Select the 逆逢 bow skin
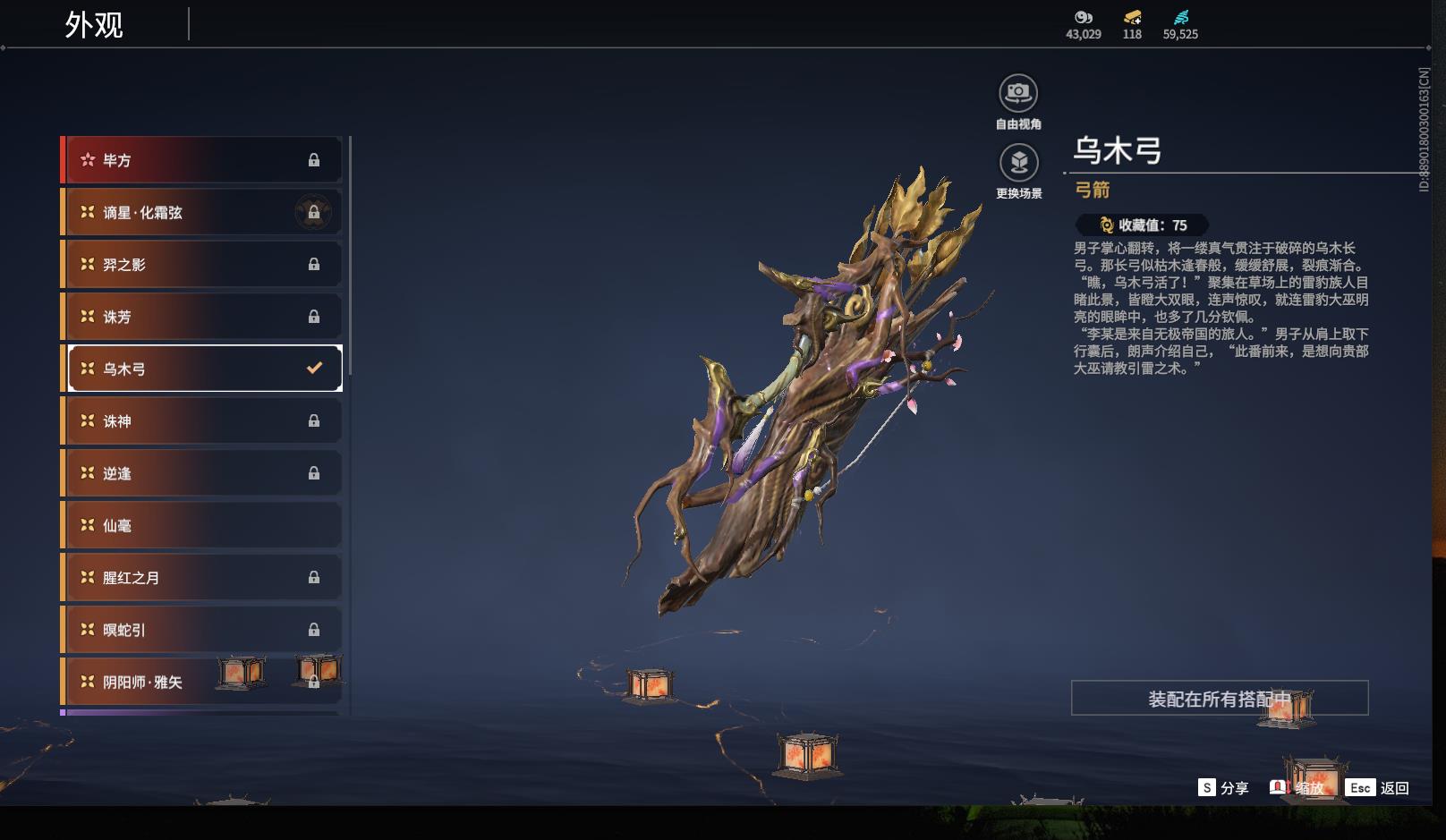This screenshot has height=840, width=1446. [202, 473]
